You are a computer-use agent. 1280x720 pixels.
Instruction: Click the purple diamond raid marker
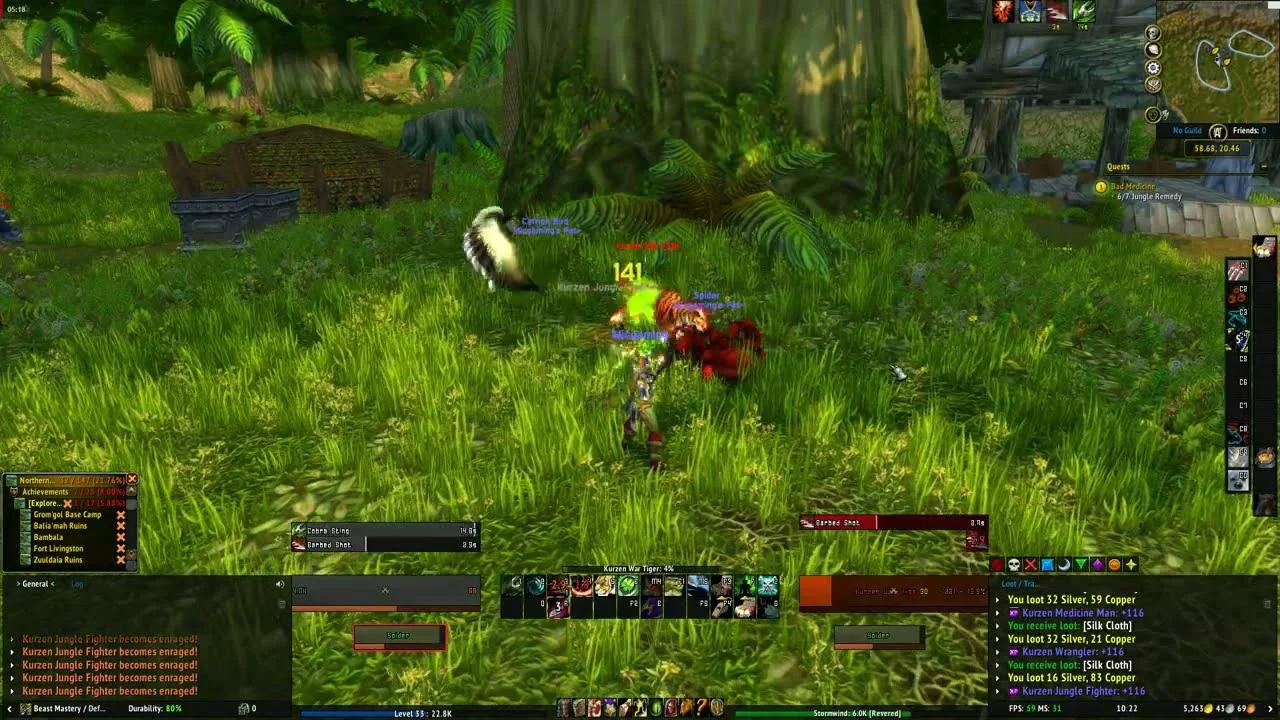(x=1097, y=563)
